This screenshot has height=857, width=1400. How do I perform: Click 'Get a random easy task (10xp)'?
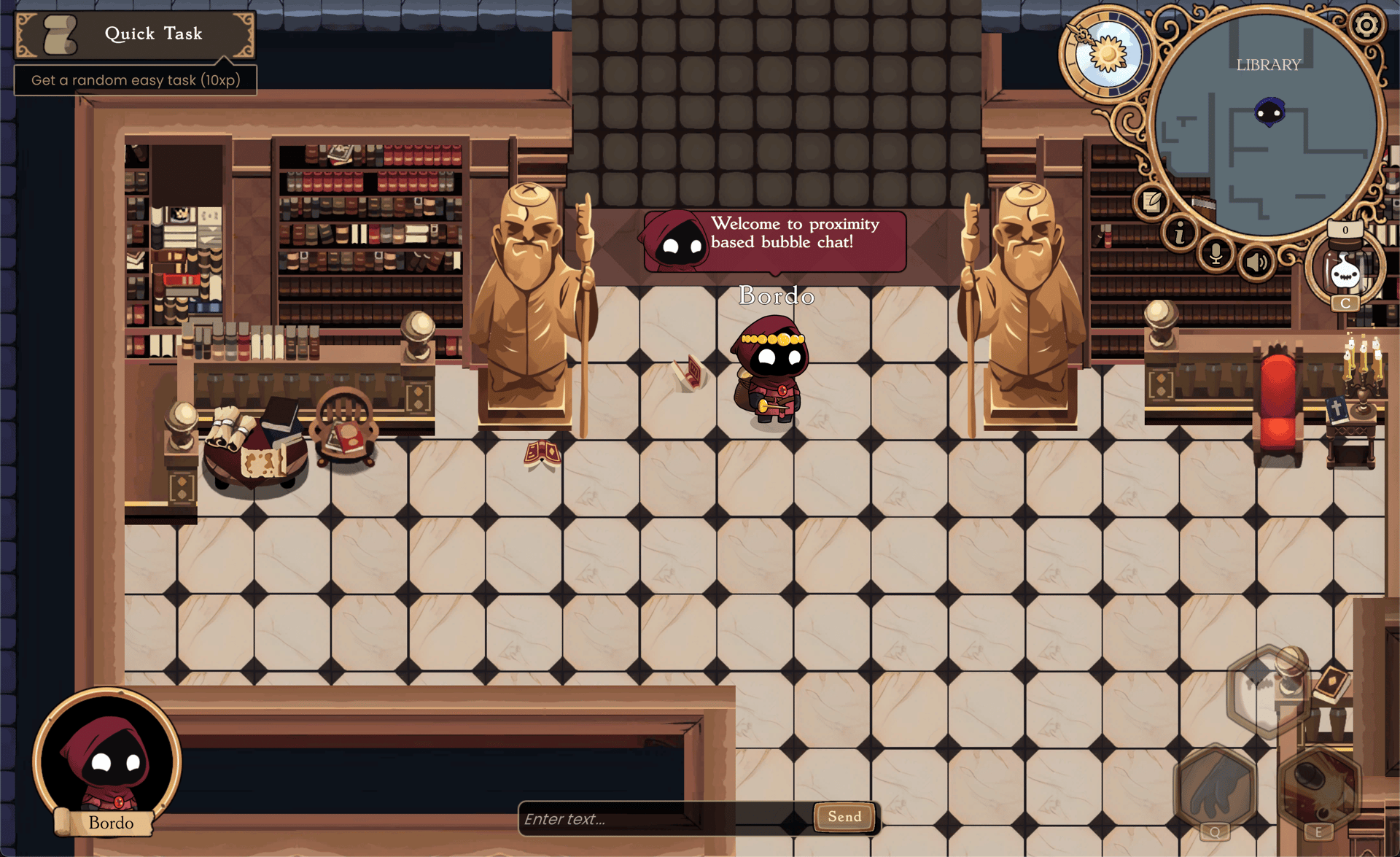[x=135, y=80]
